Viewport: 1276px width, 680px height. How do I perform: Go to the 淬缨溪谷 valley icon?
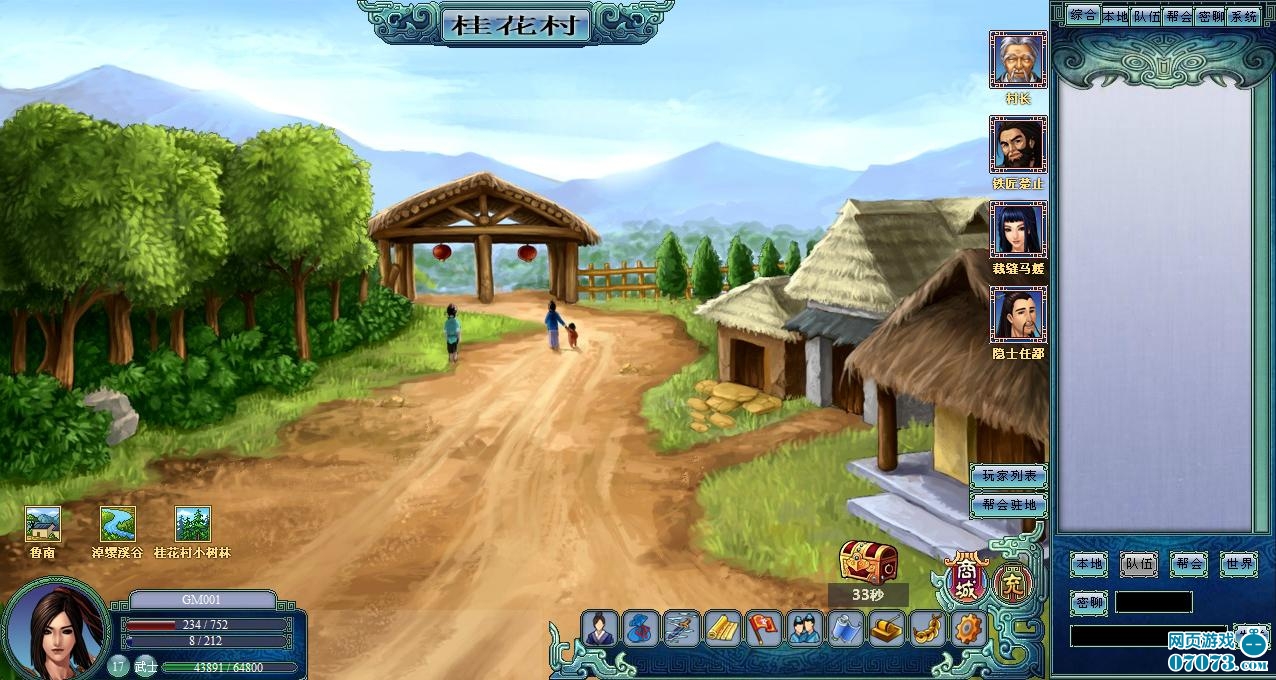pyautogui.click(x=118, y=524)
